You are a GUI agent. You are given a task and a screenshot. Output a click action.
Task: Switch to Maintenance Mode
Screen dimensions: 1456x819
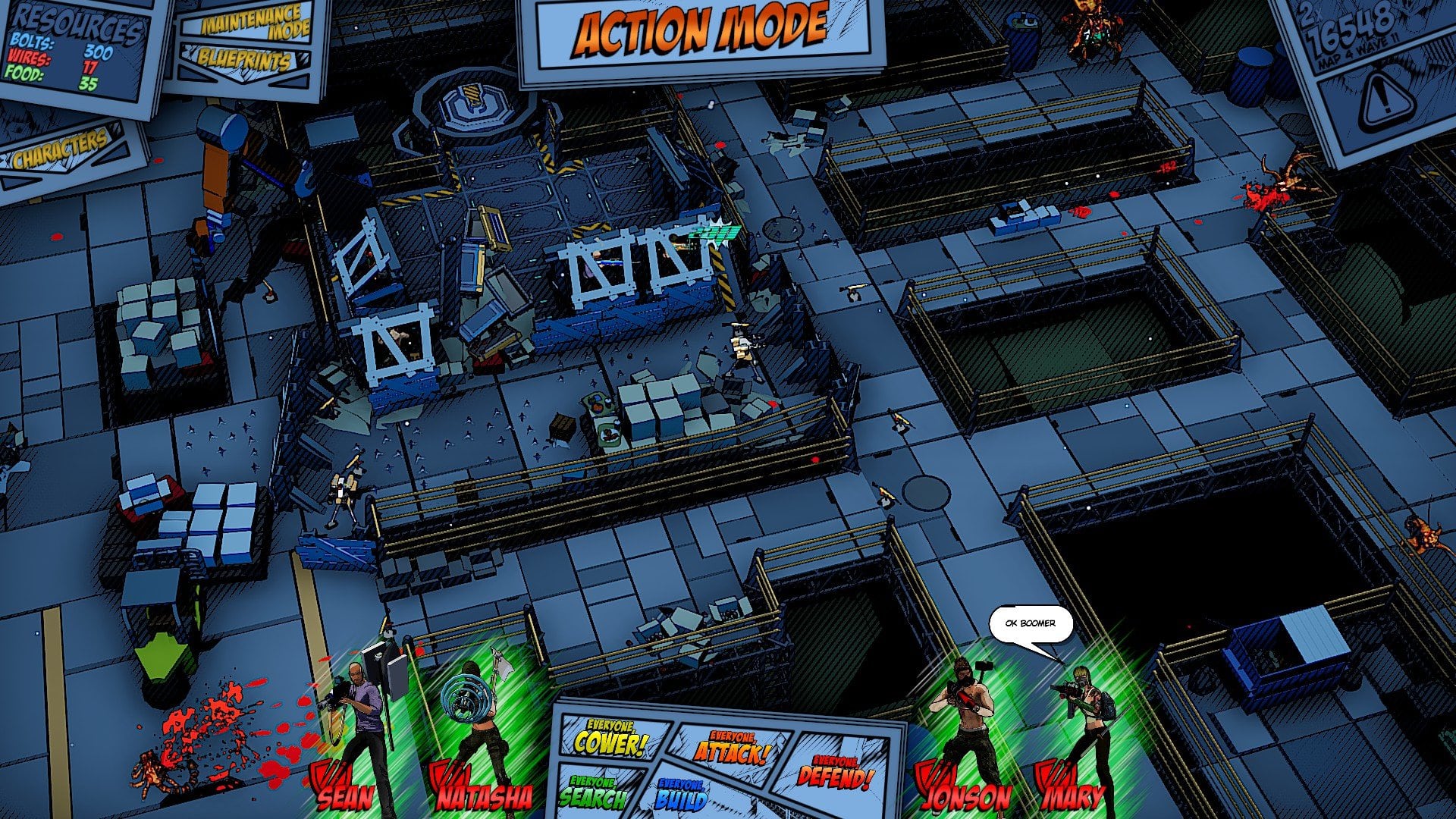point(256,23)
